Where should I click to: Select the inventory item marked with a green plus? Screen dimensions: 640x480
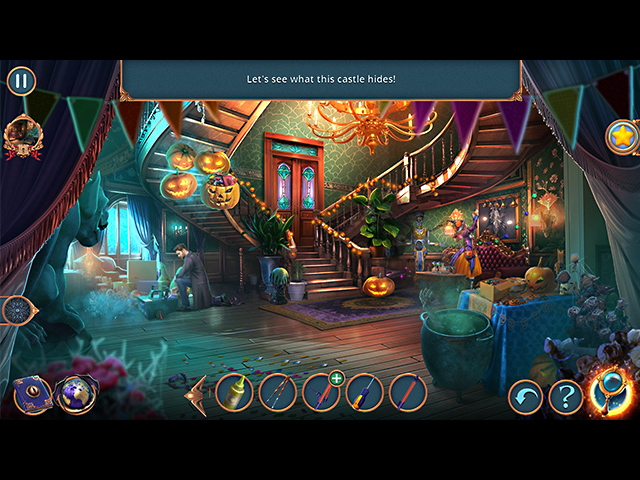pyautogui.click(x=321, y=392)
